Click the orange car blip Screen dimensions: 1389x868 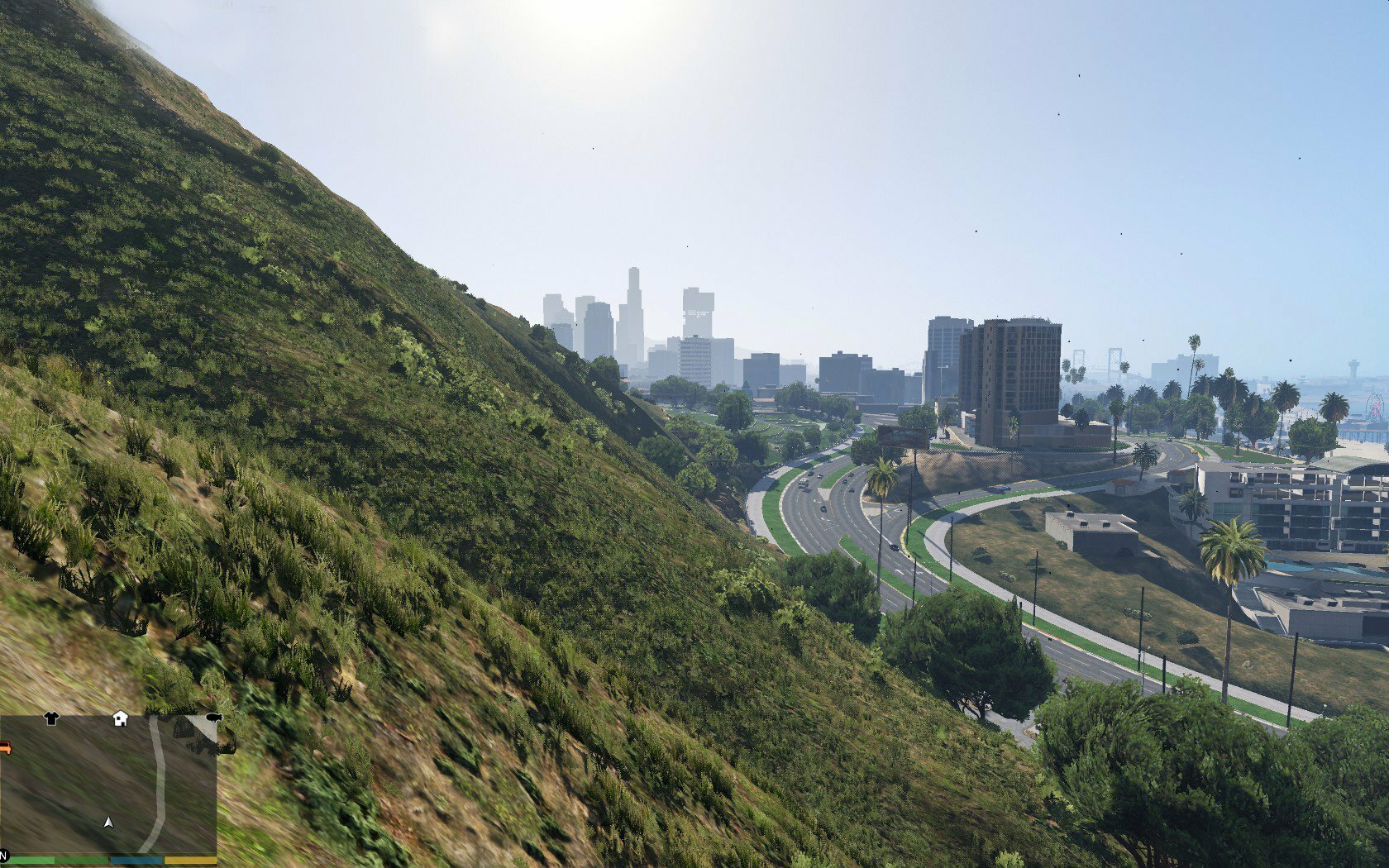click(x=4, y=748)
